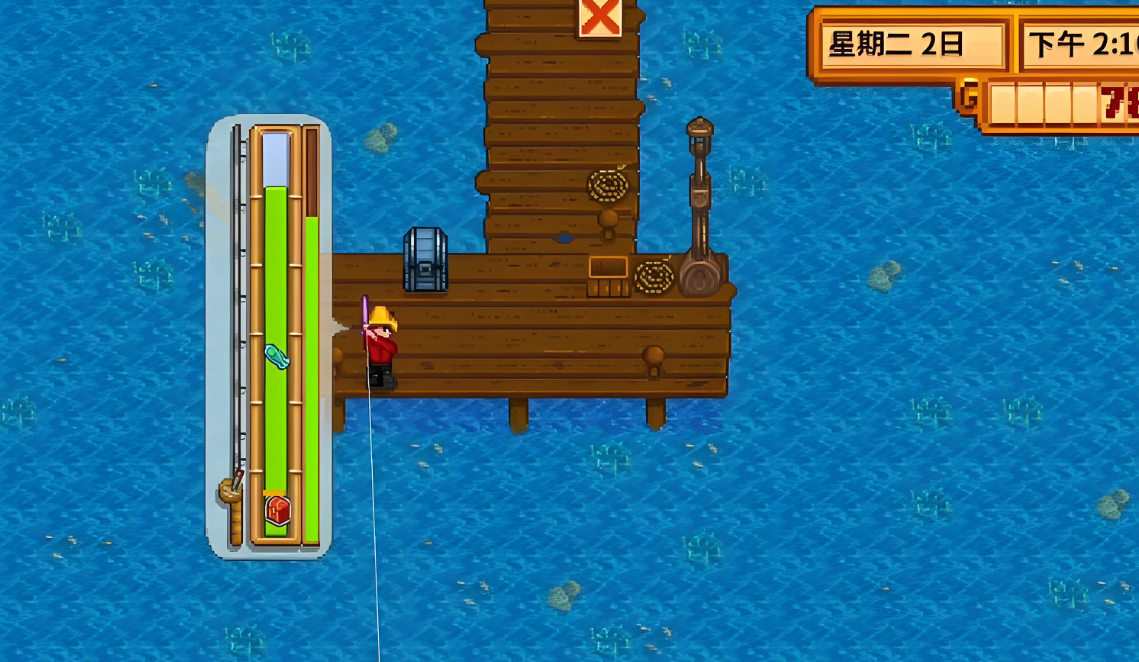Screen dimensions: 1139x662
Task: Click the fish icon in the fishing bar
Action: [x=277, y=355]
